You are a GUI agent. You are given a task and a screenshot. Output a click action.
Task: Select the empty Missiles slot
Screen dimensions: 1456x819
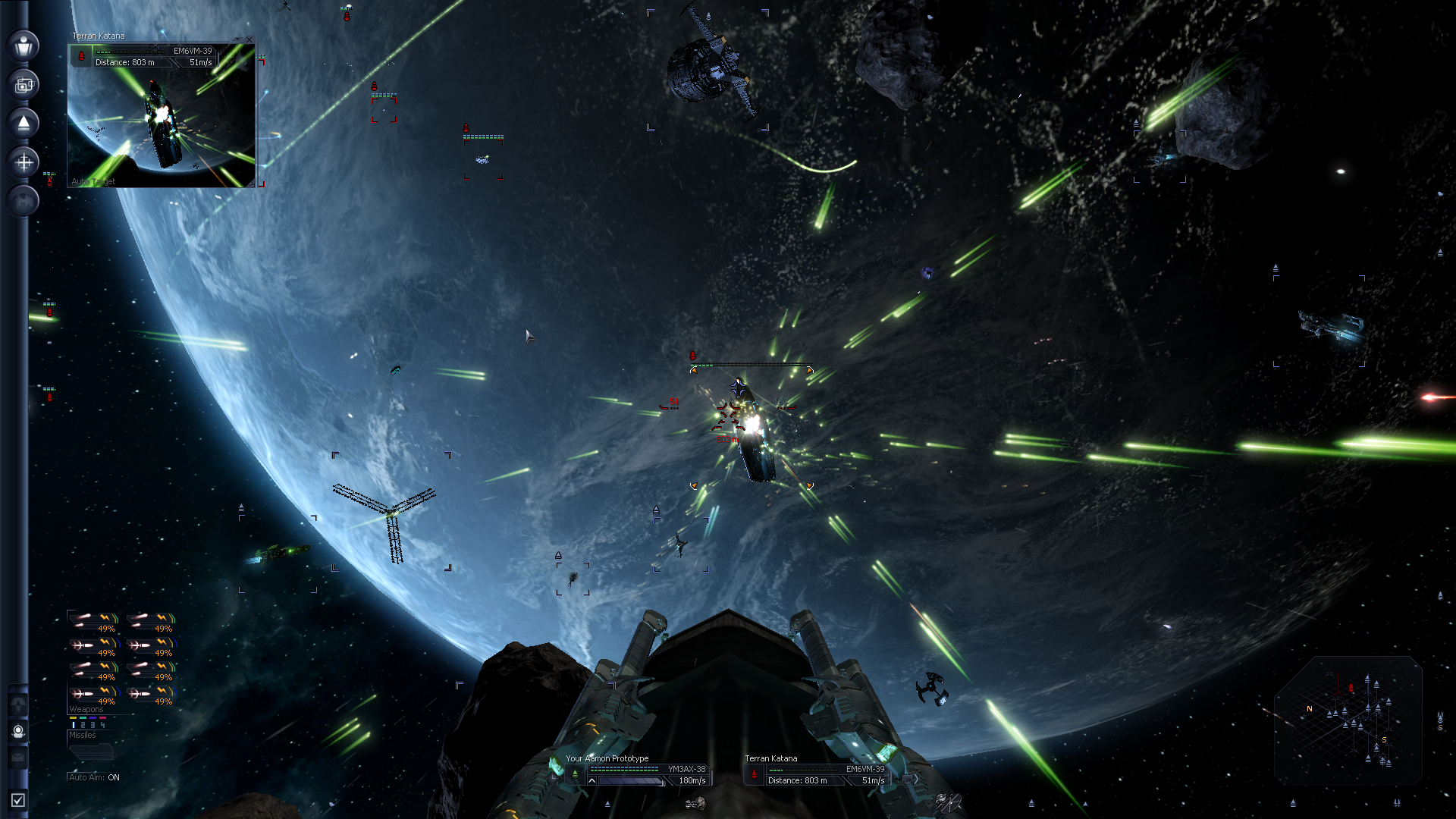[x=91, y=751]
